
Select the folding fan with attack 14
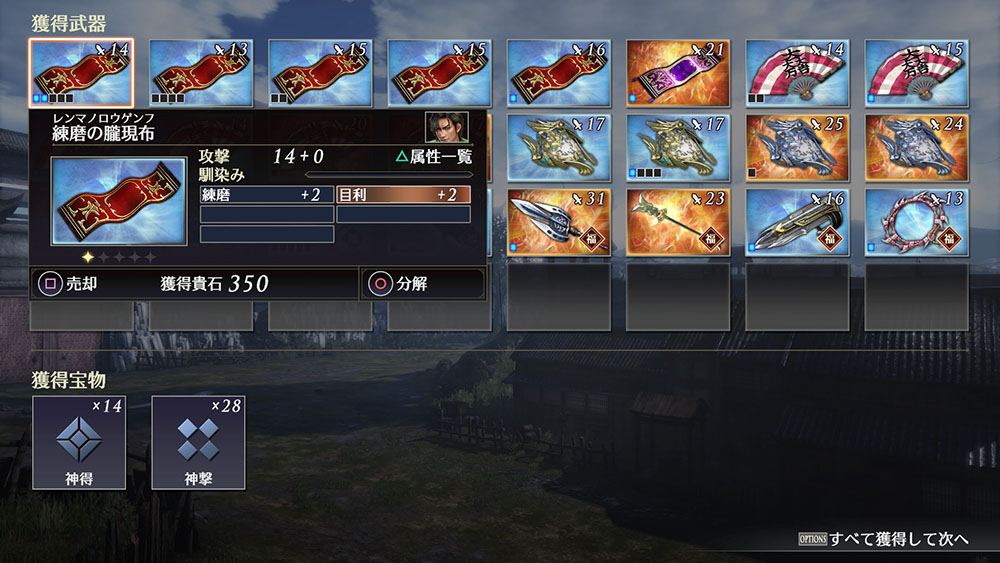tap(797, 73)
